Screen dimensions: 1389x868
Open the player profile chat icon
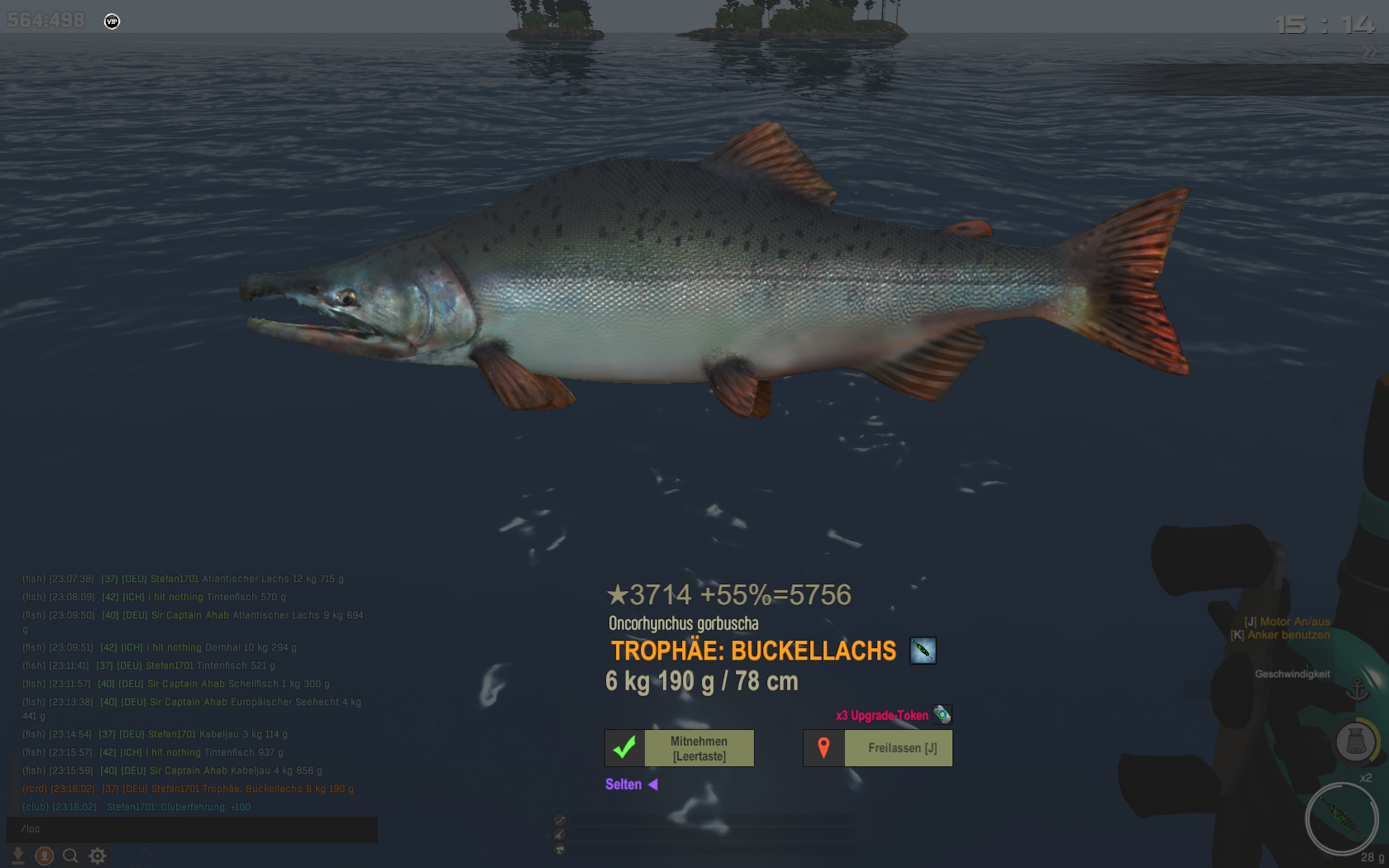pos(45,856)
